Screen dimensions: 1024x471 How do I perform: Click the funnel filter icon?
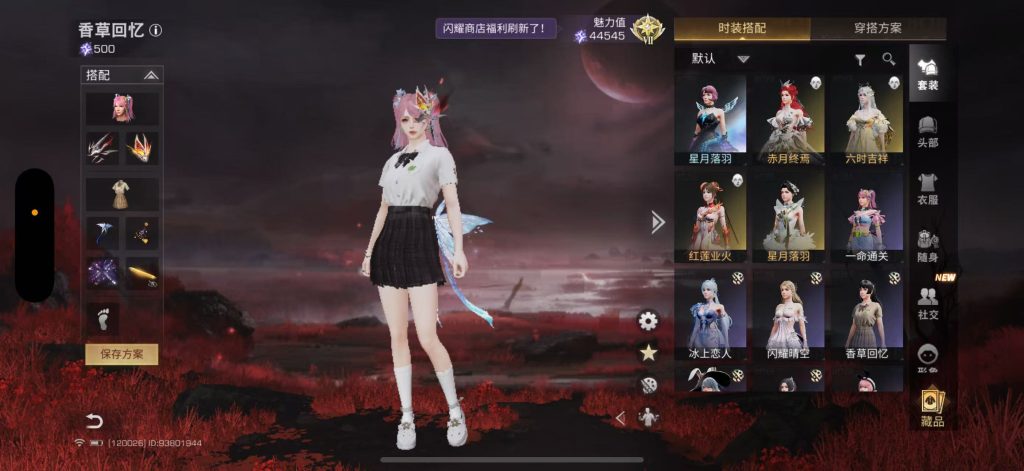859,60
